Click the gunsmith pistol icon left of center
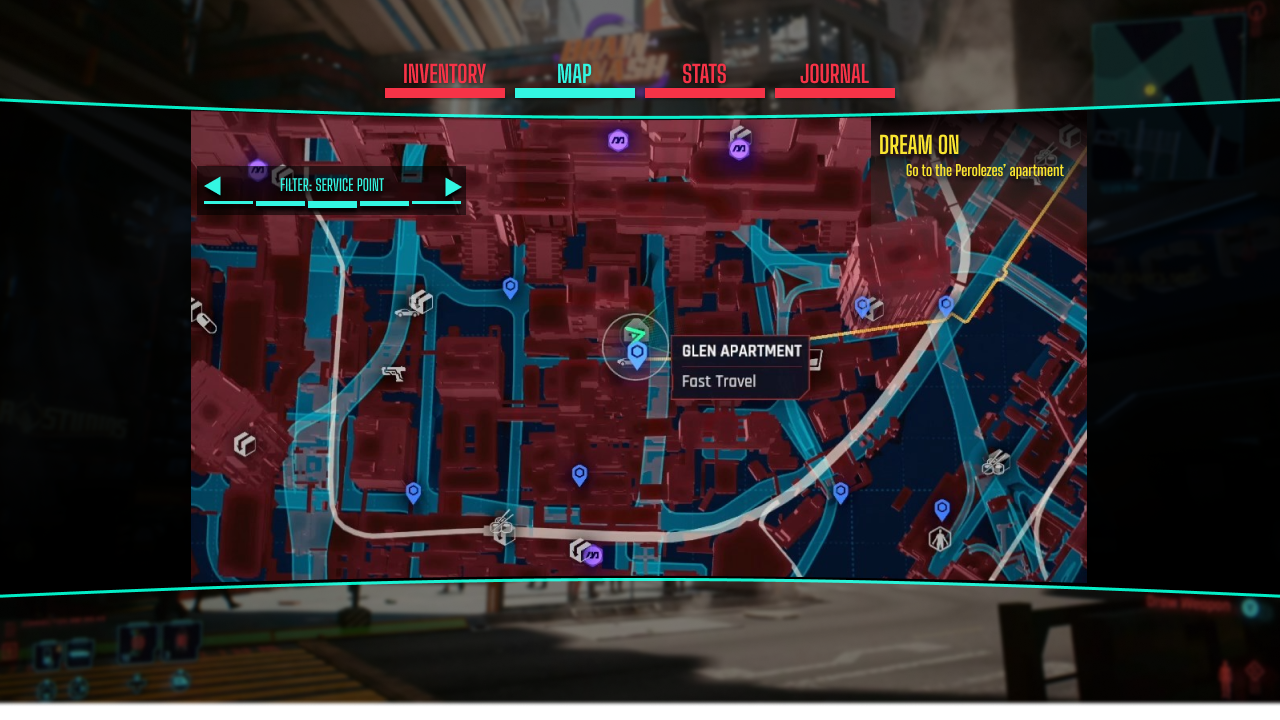This screenshot has width=1280, height=720. point(394,373)
